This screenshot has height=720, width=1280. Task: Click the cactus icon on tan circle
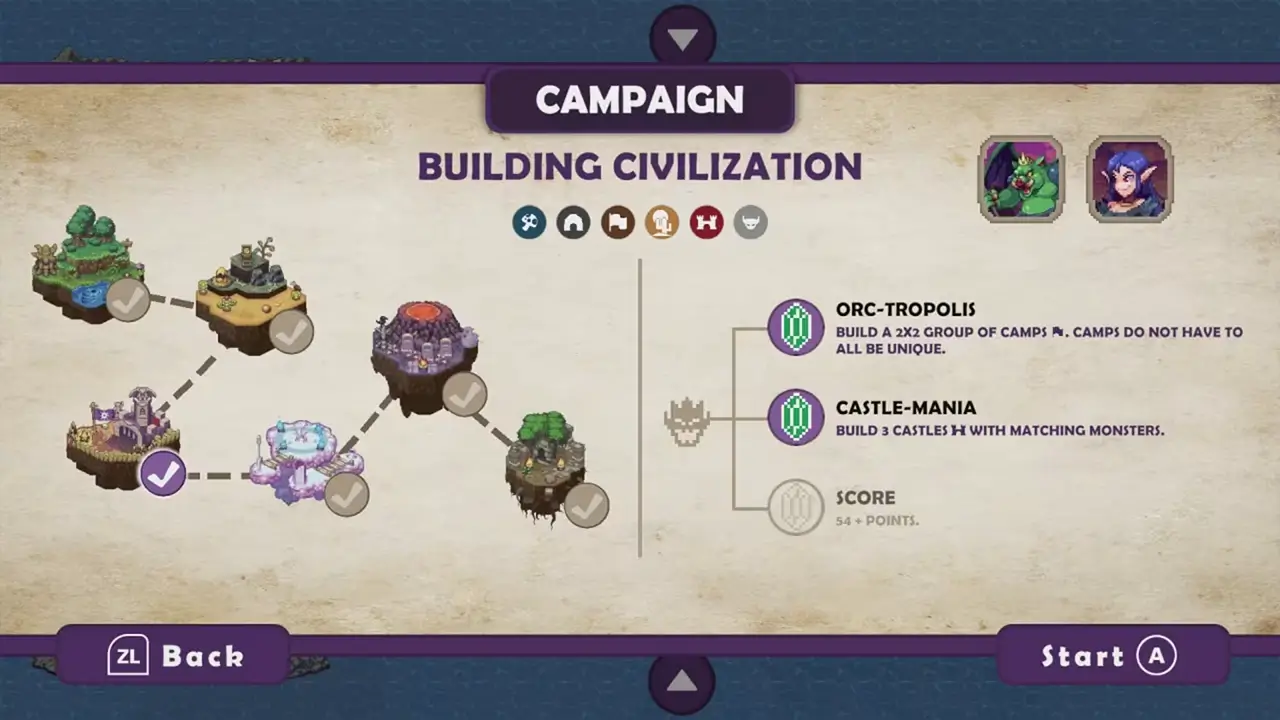(661, 222)
